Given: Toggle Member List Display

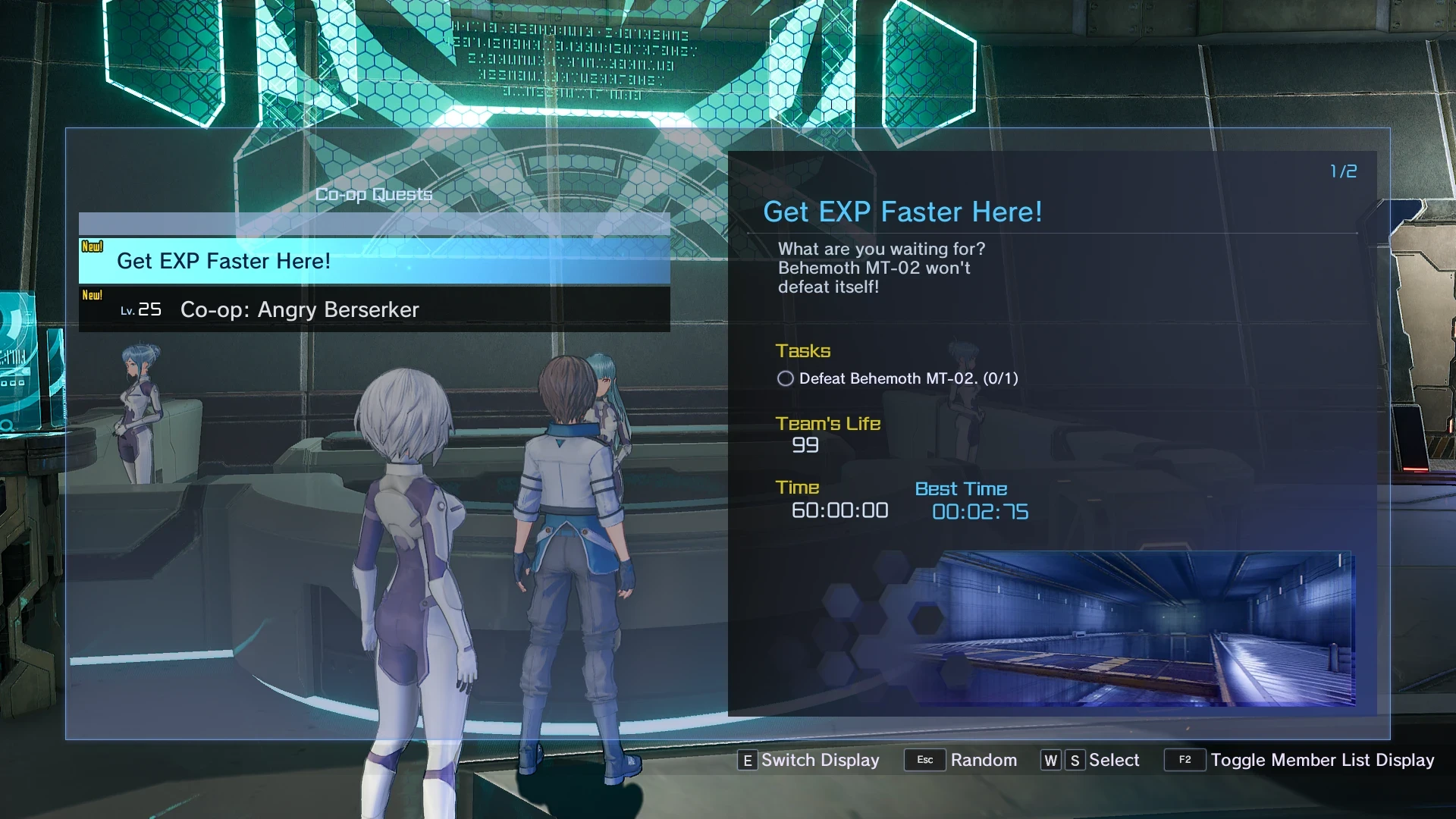Looking at the screenshot, I should pyautogui.click(x=1186, y=760).
